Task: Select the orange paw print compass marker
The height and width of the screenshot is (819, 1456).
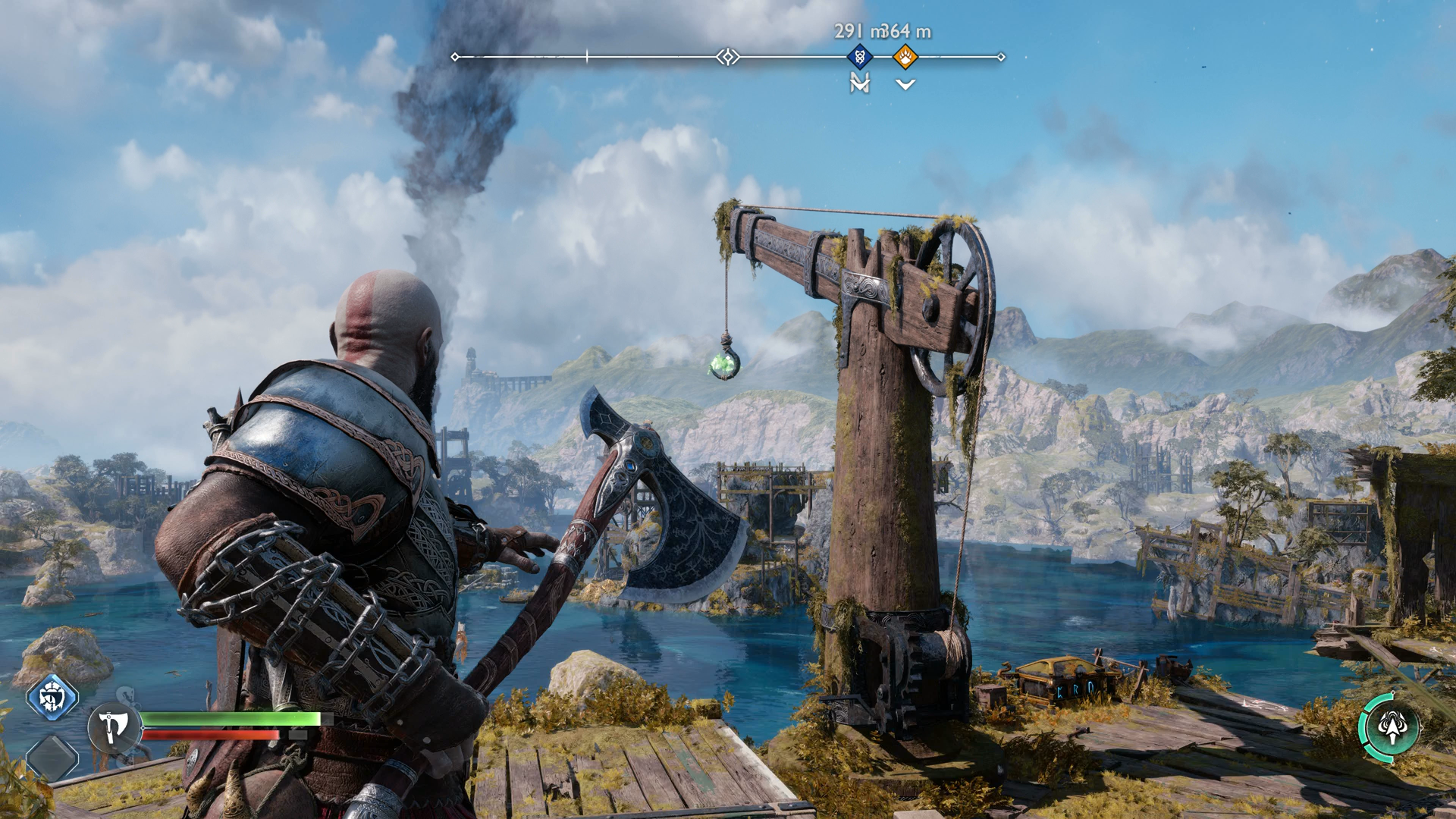Action: click(x=905, y=56)
